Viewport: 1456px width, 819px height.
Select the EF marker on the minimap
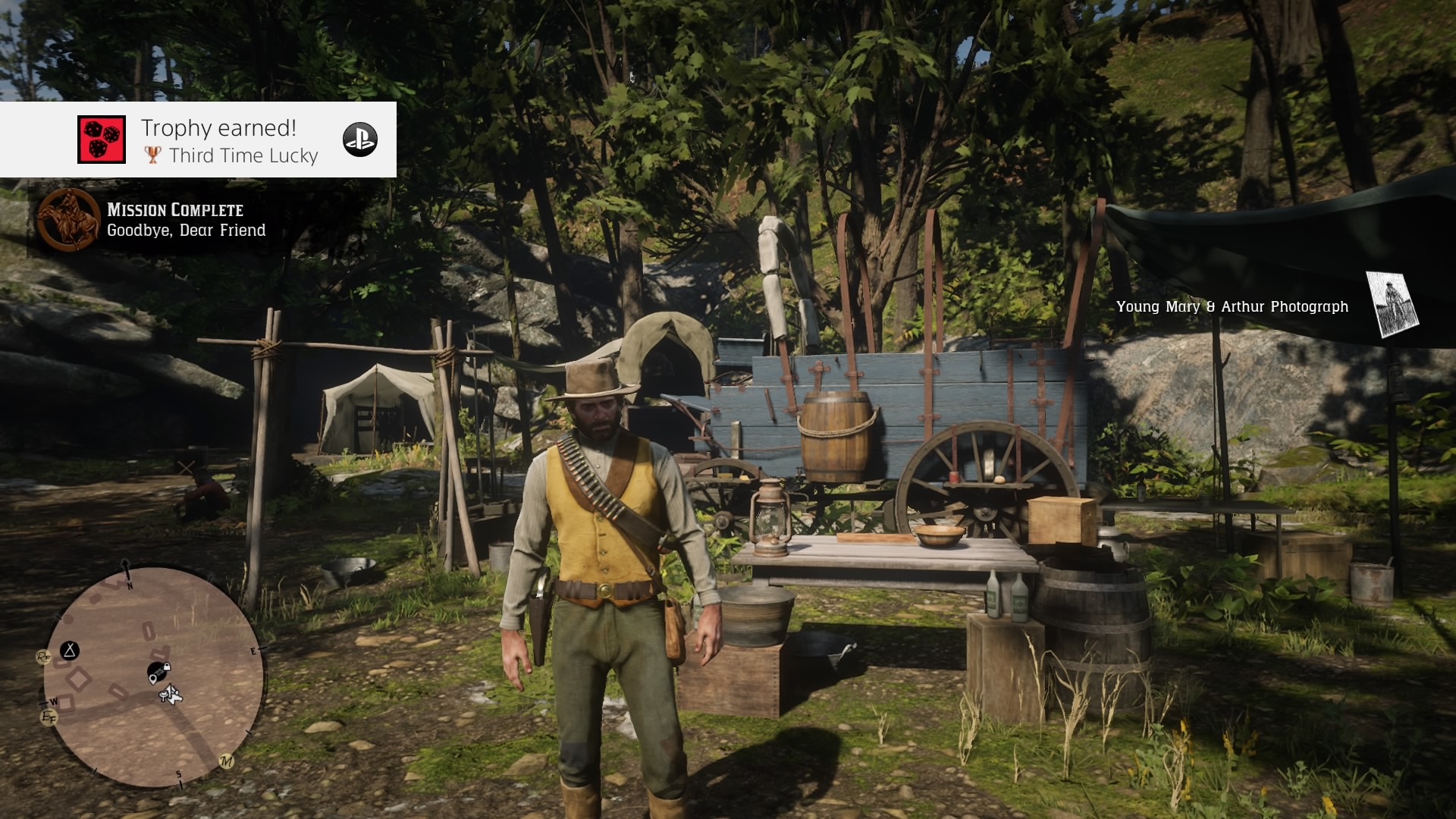pyautogui.click(x=49, y=716)
